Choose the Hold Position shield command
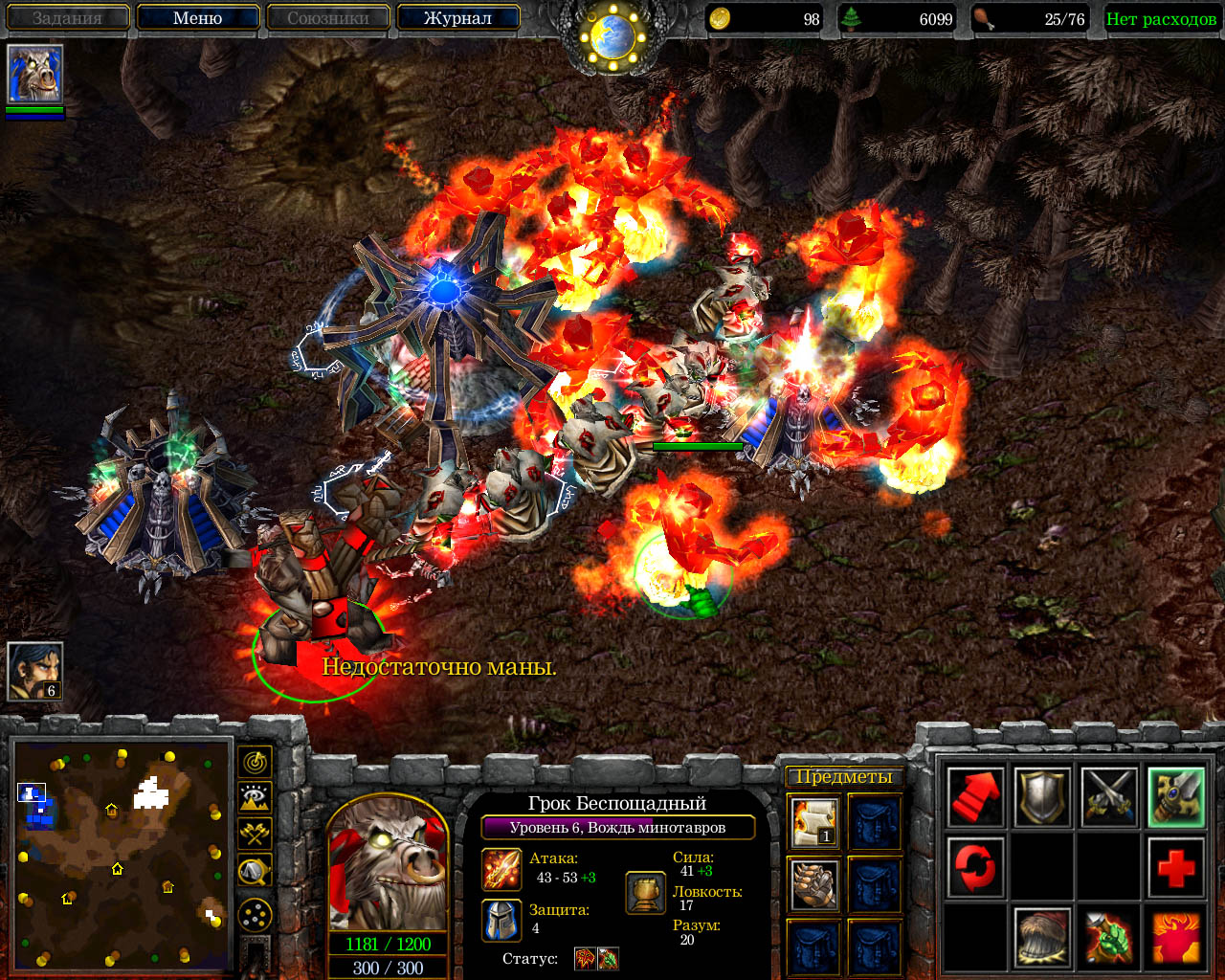Viewport: 1225px width, 980px height. (x=1042, y=797)
